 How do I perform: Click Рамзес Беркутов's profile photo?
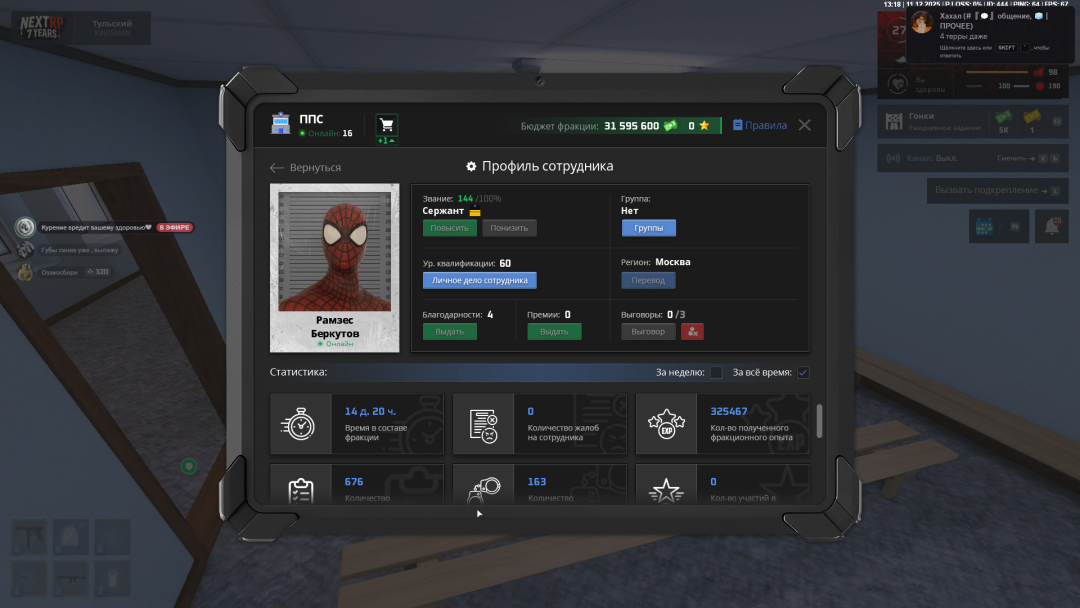[x=334, y=250]
